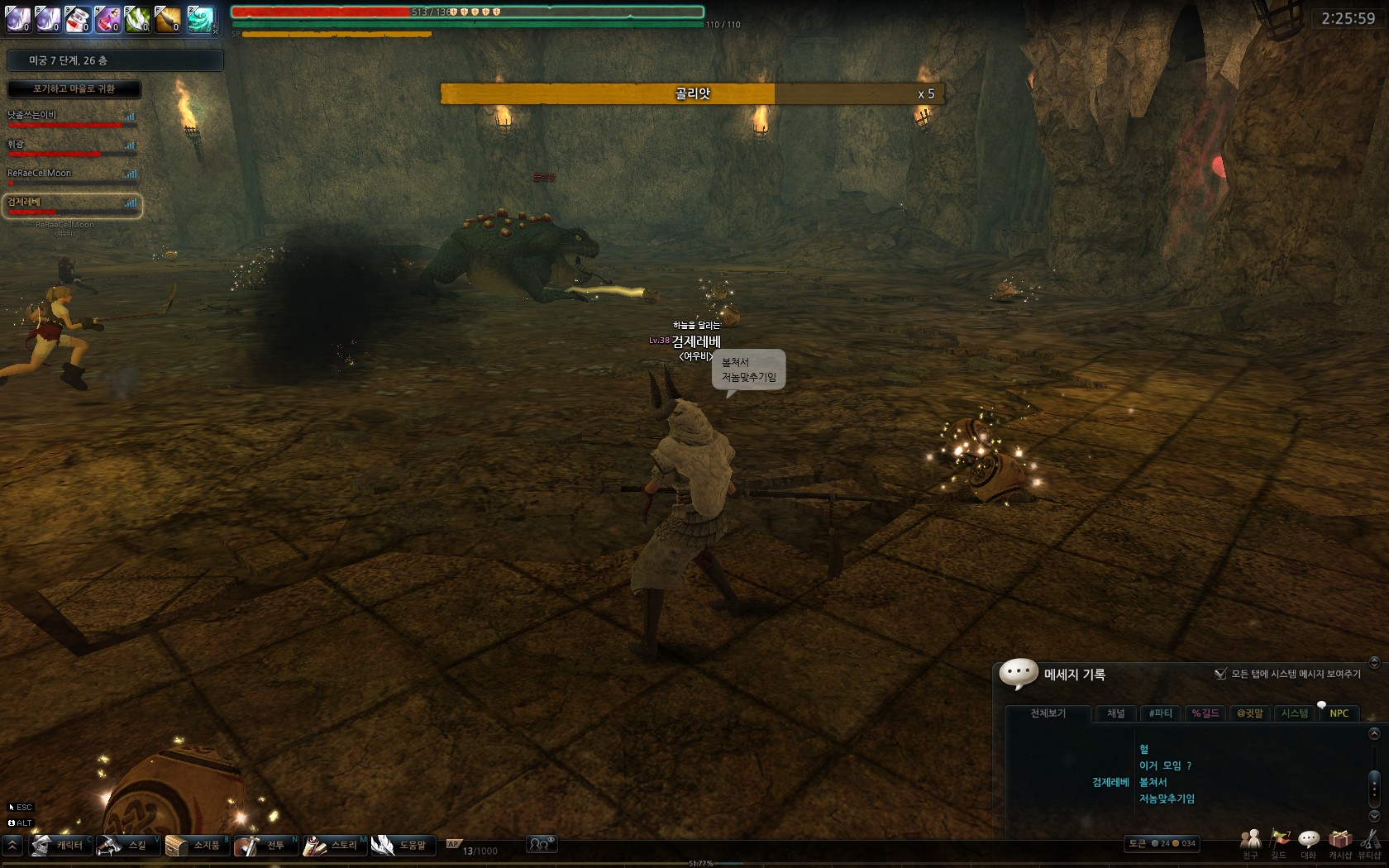Open the 친구 friends list
This screenshot has height=868, width=1389.
(x=1250, y=842)
